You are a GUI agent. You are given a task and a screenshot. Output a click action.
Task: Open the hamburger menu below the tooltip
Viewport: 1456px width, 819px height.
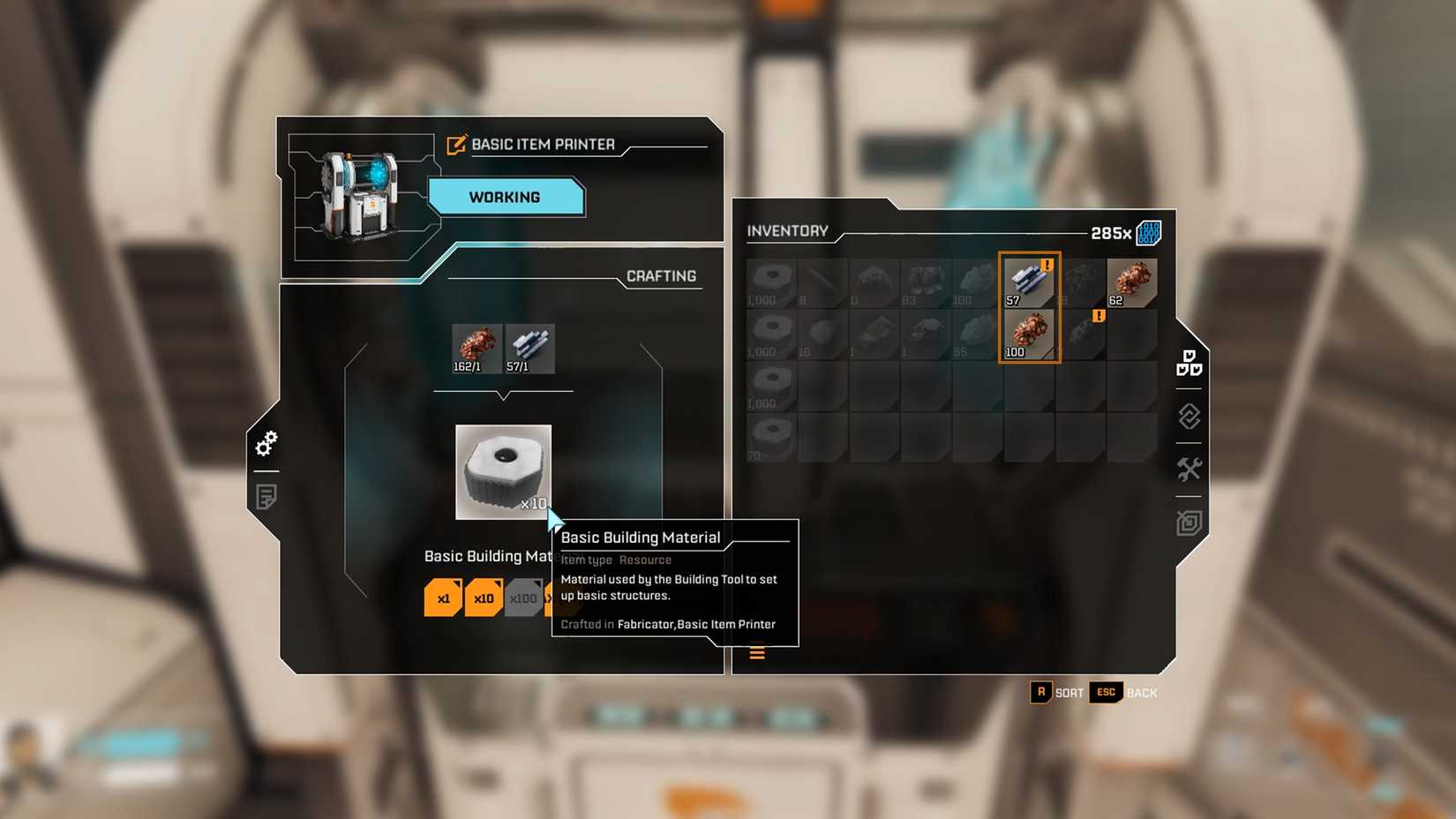click(x=757, y=652)
